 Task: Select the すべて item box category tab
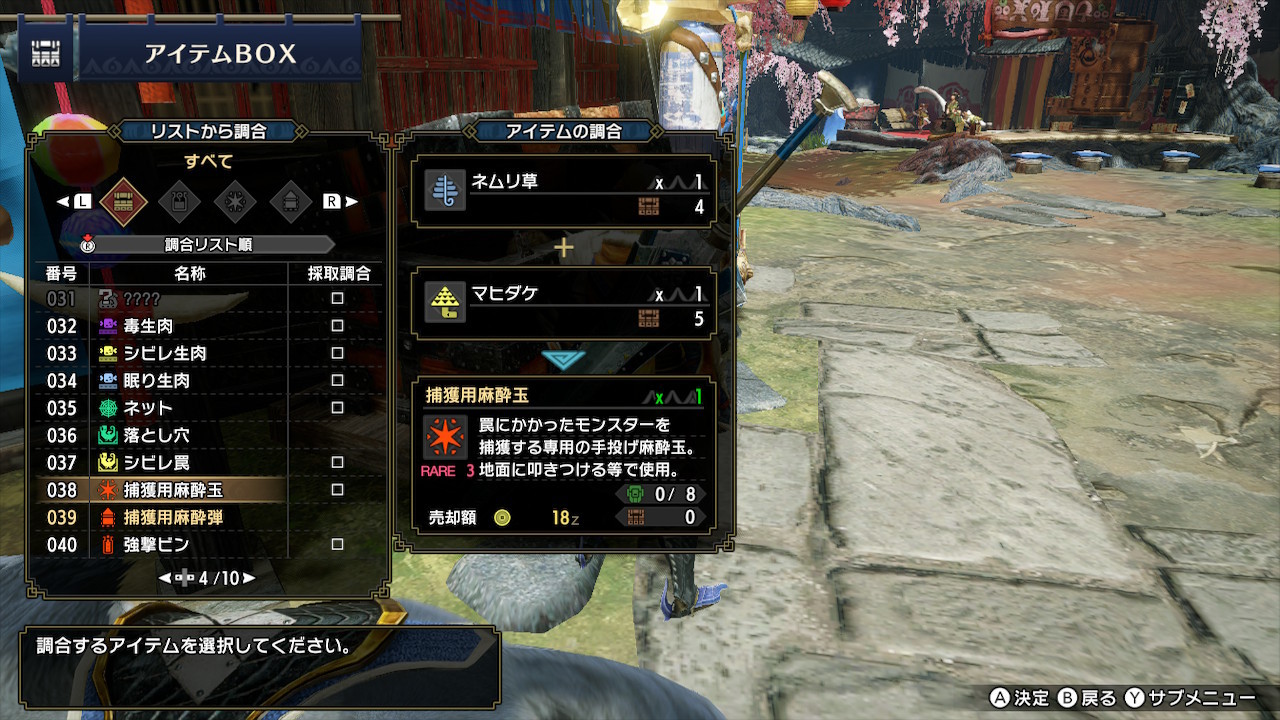tap(124, 201)
